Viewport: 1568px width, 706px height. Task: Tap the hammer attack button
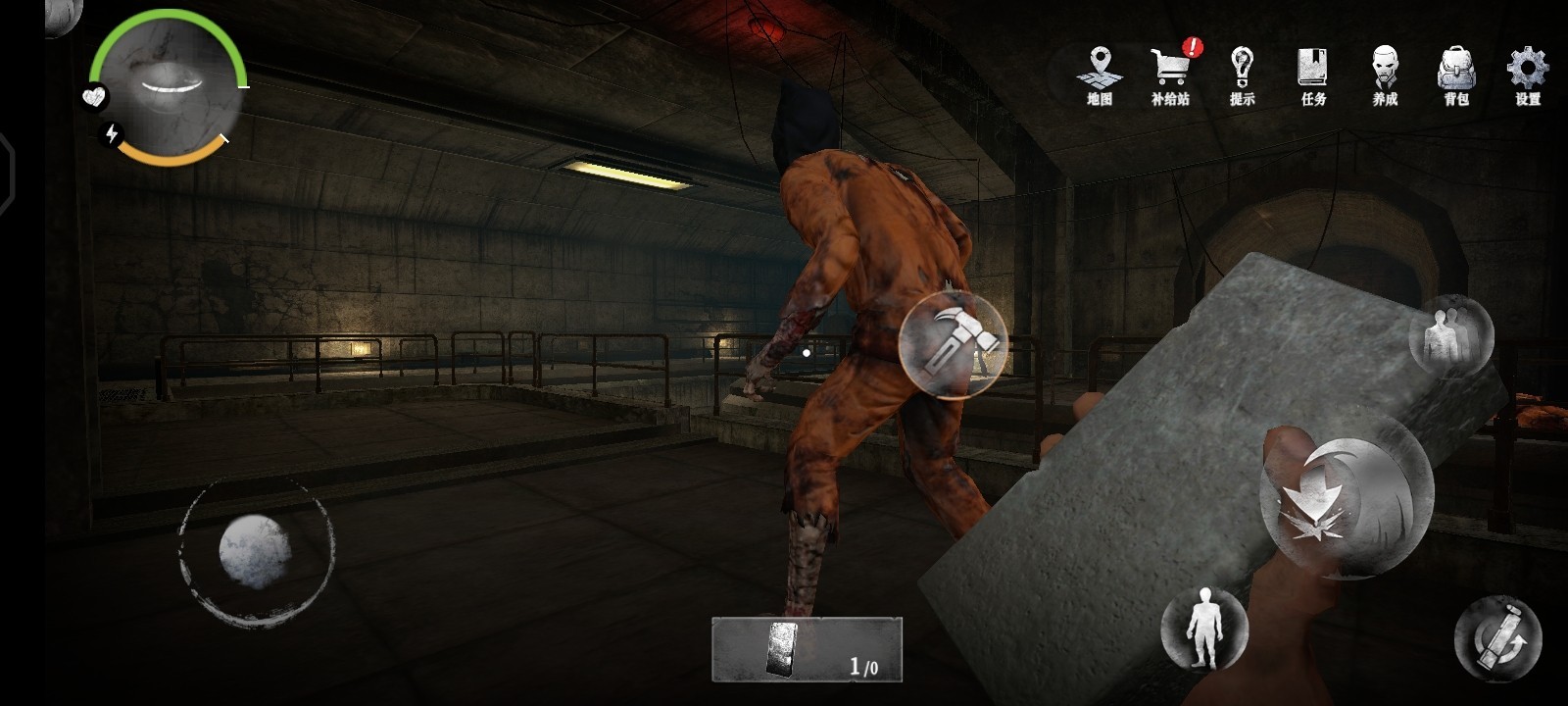pos(953,344)
